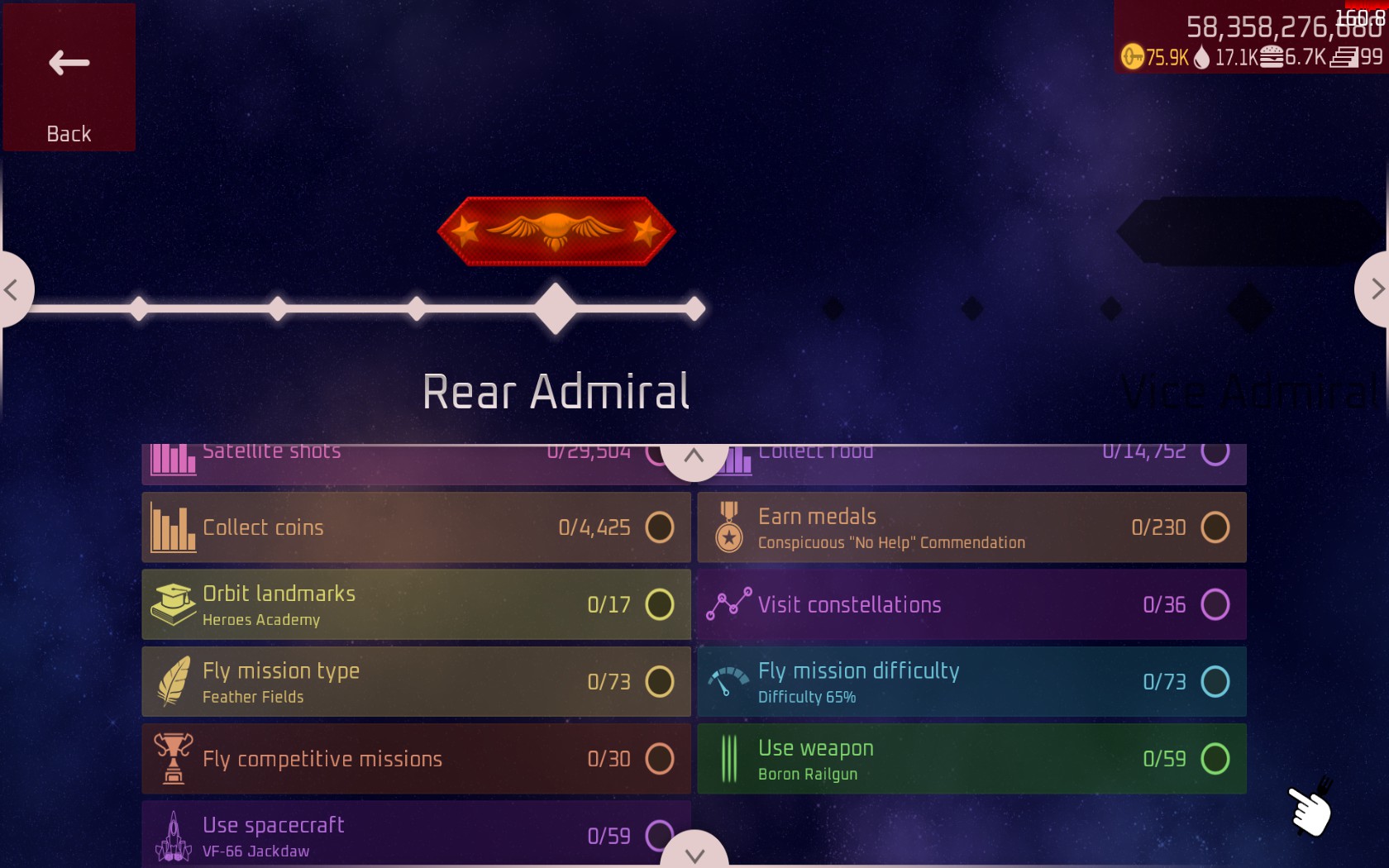
Task: Select the large diamond marker on rank timeline
Action: click(556, 308)
